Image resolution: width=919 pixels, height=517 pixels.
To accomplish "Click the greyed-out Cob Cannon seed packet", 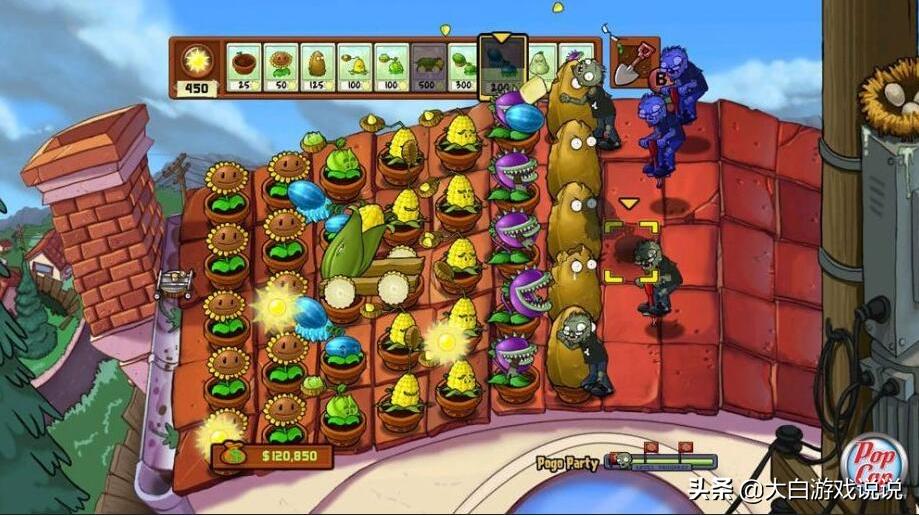I will [x=429, y=66].
